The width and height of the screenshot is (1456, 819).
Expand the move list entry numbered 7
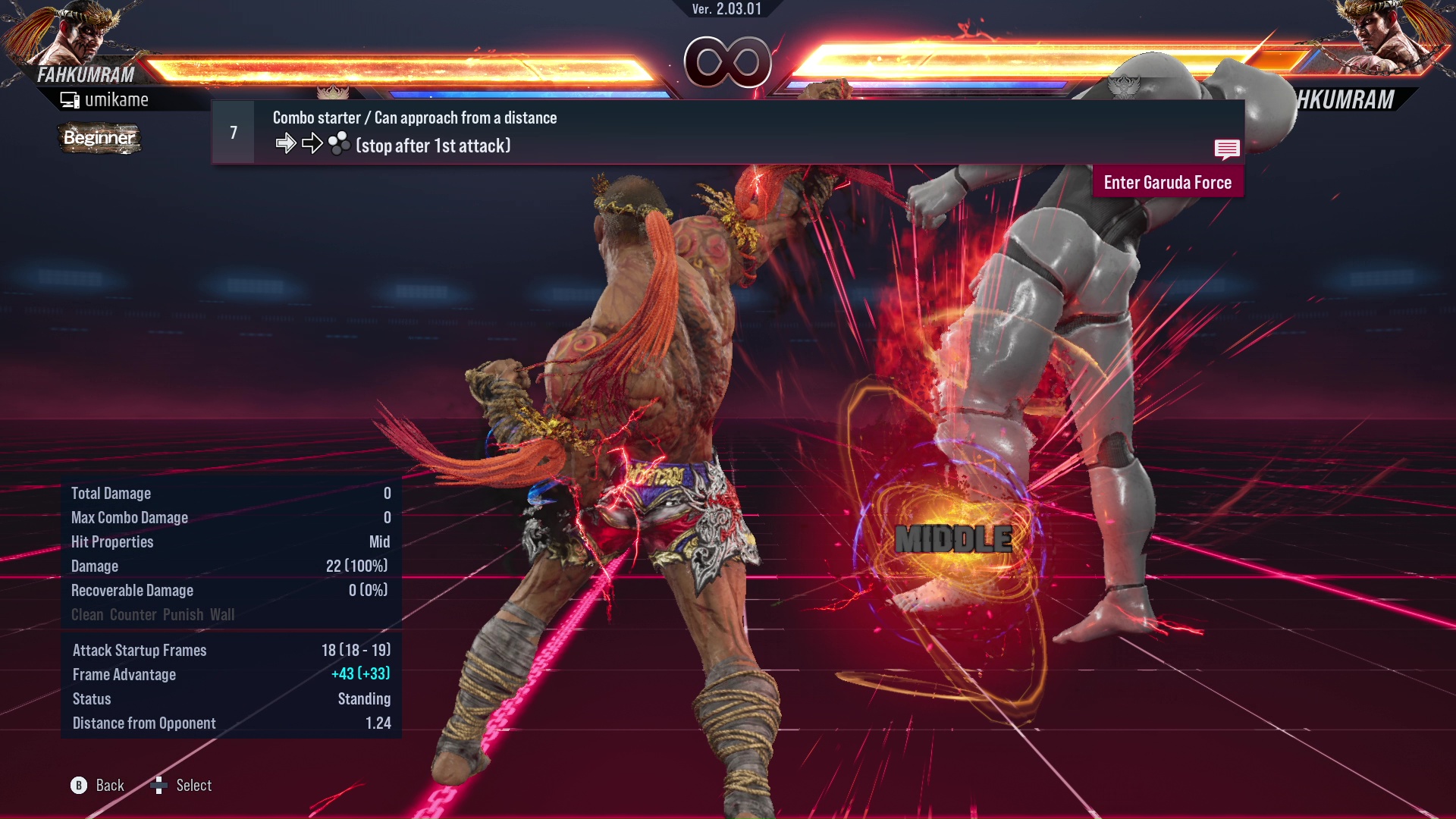(232, 131)
